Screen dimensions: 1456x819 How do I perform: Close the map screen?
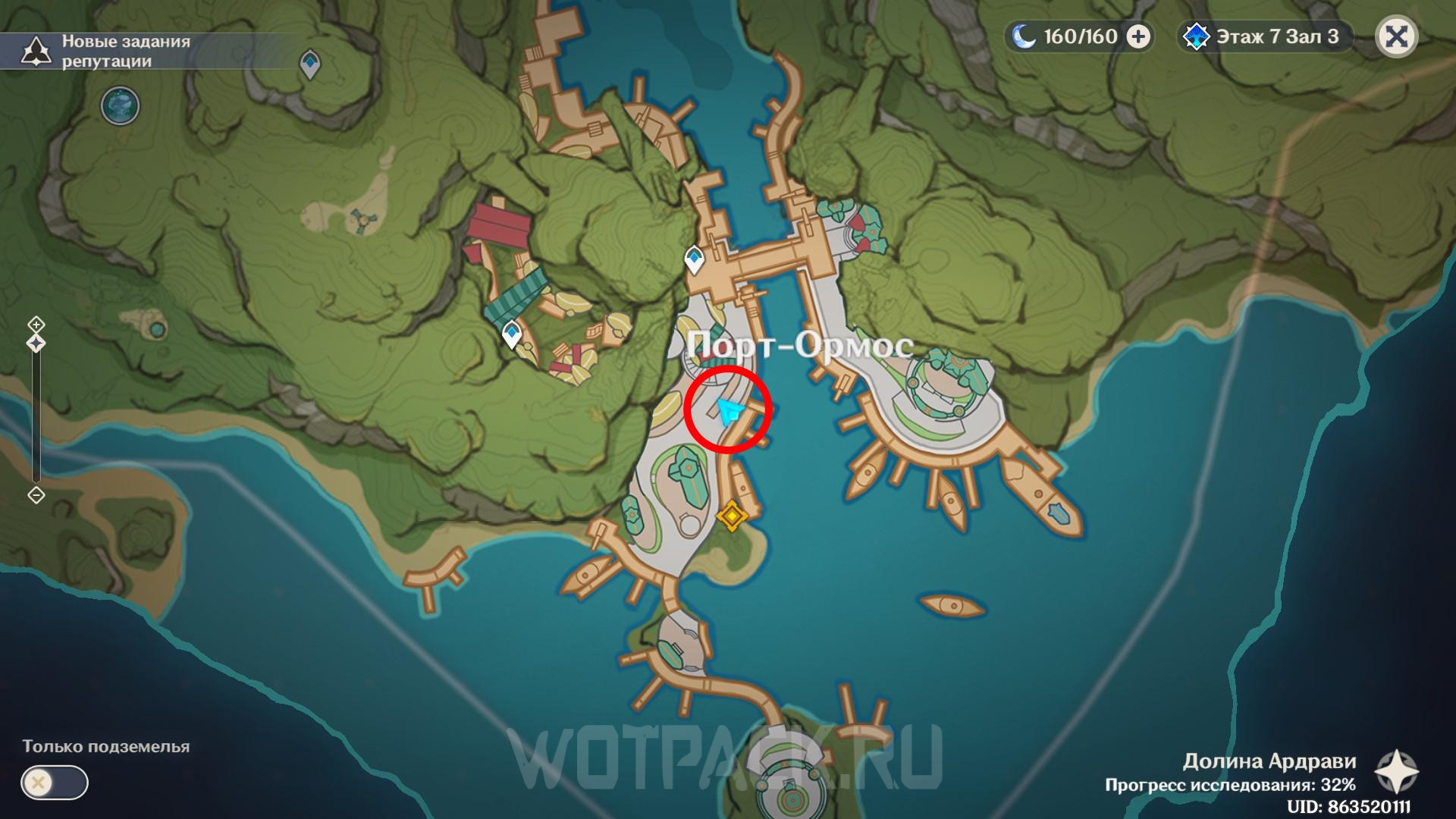(x=1396, y=37)
